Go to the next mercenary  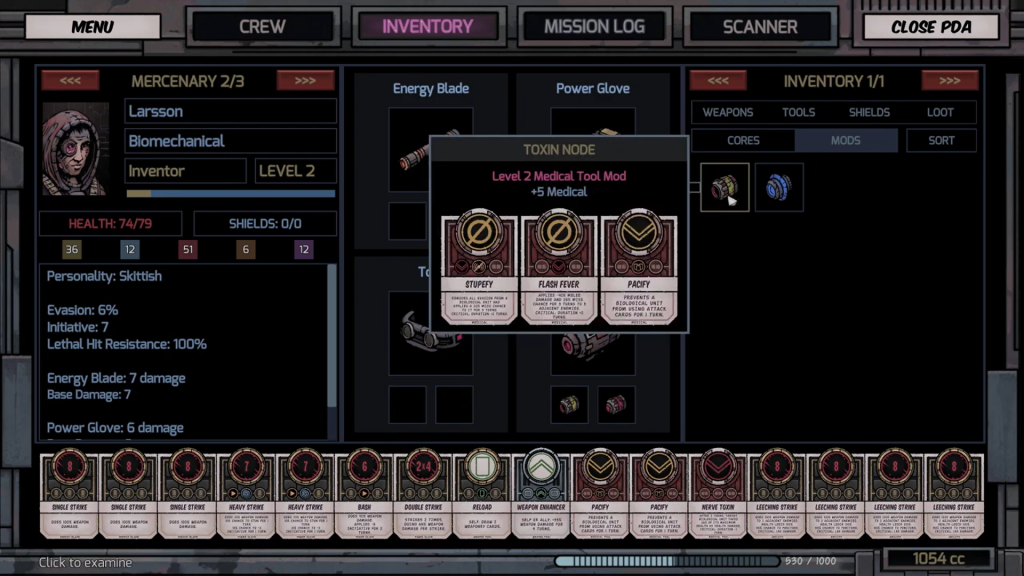(305, 81)
